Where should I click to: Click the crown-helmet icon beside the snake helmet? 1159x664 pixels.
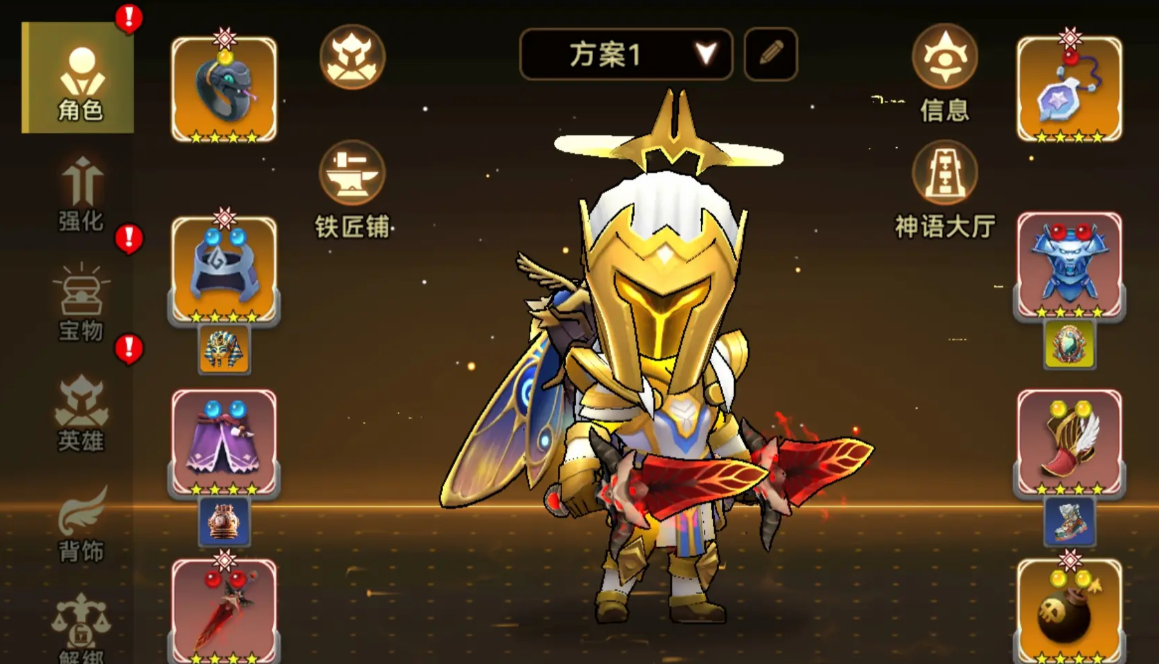tap(352, 57)
